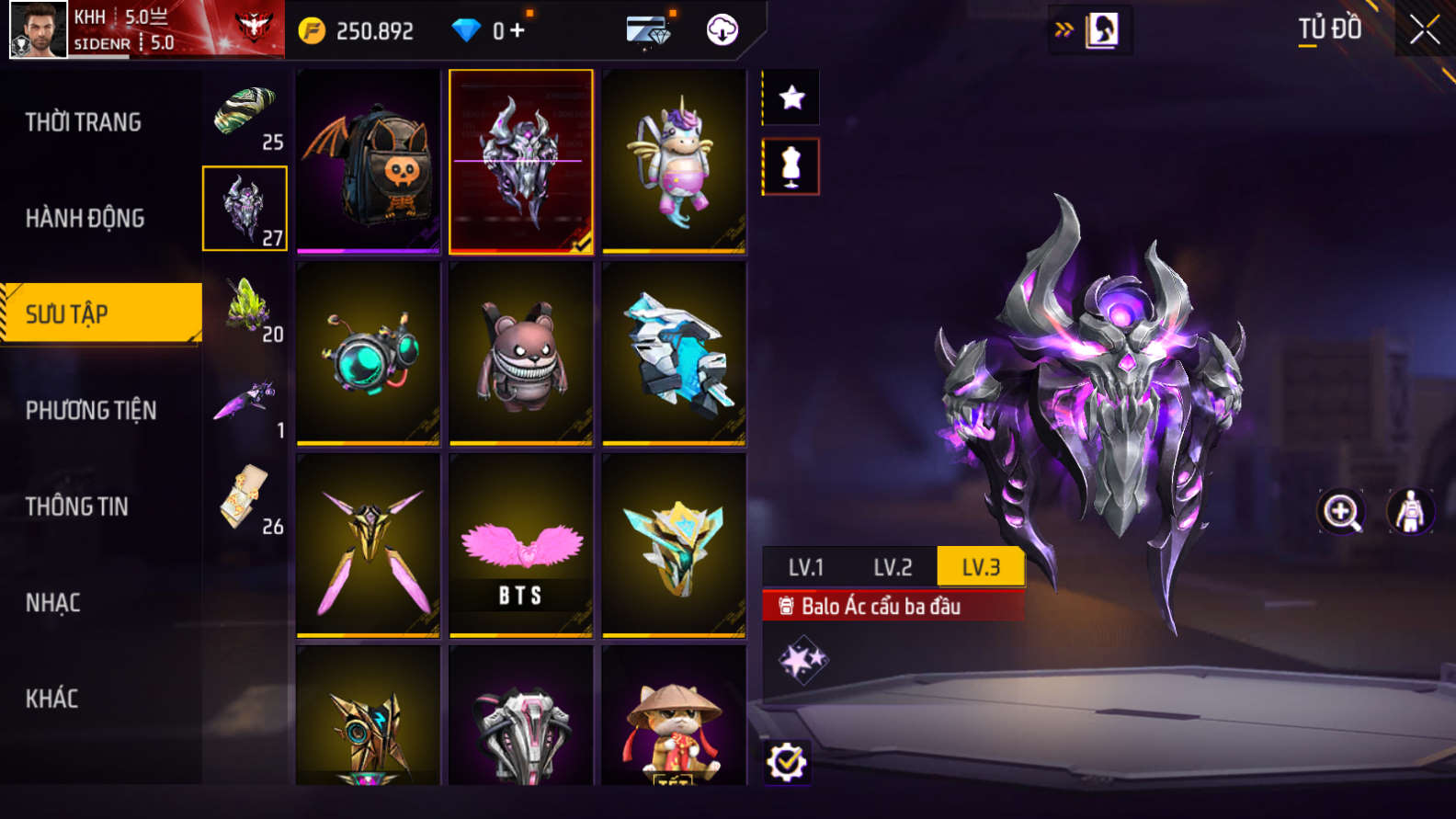The image size is (1456, 819).
Task: Show favorites with the star button
Action: [x=791, y=97]
